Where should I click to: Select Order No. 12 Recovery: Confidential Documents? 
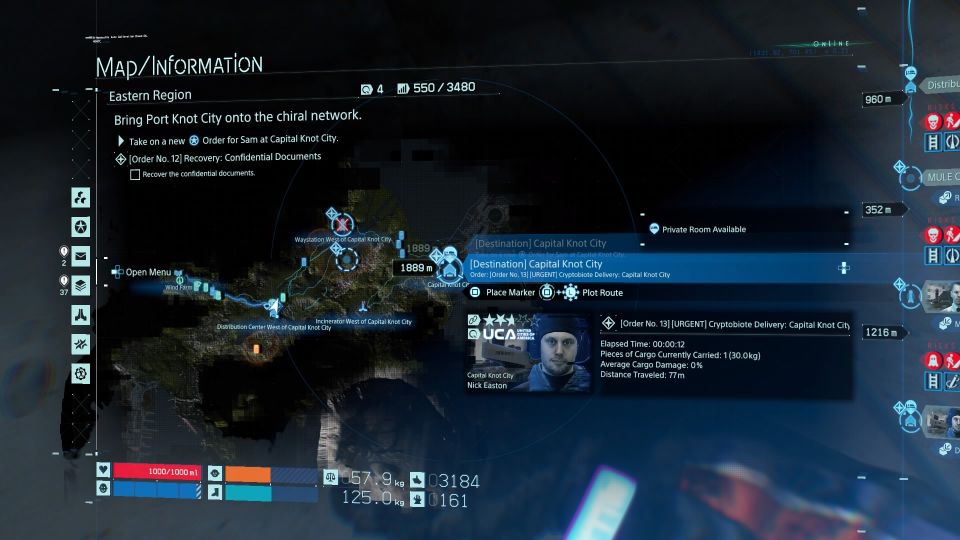[x=224, y=157]
